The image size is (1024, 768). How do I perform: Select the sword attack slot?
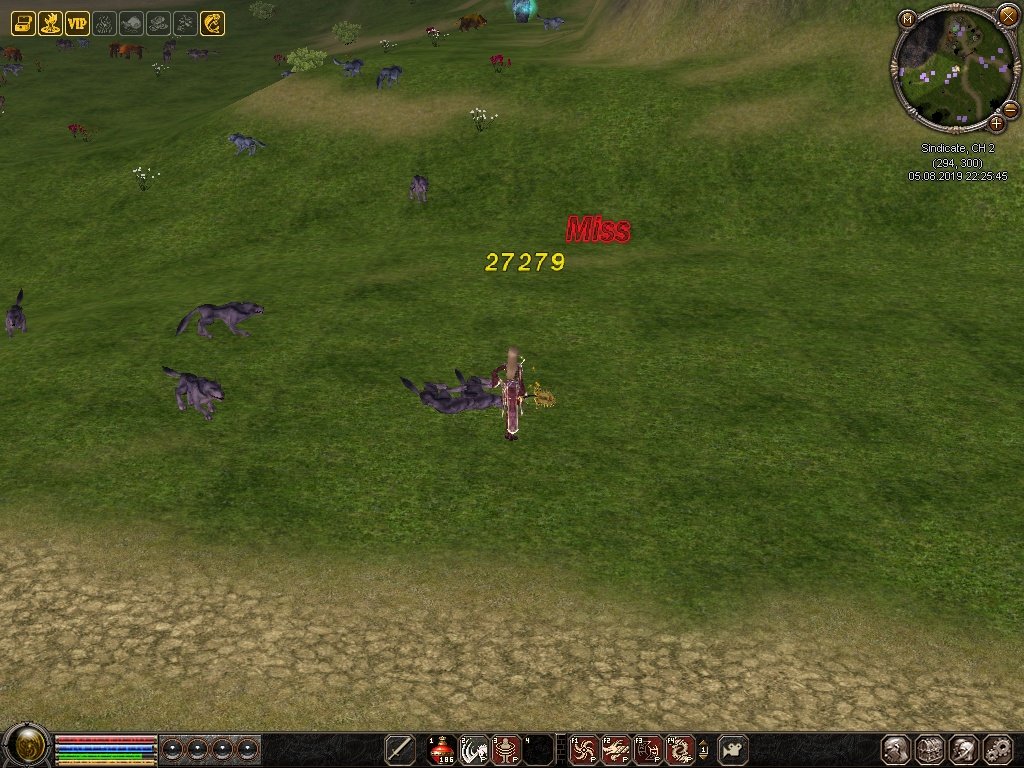click(x=400, y=750)
